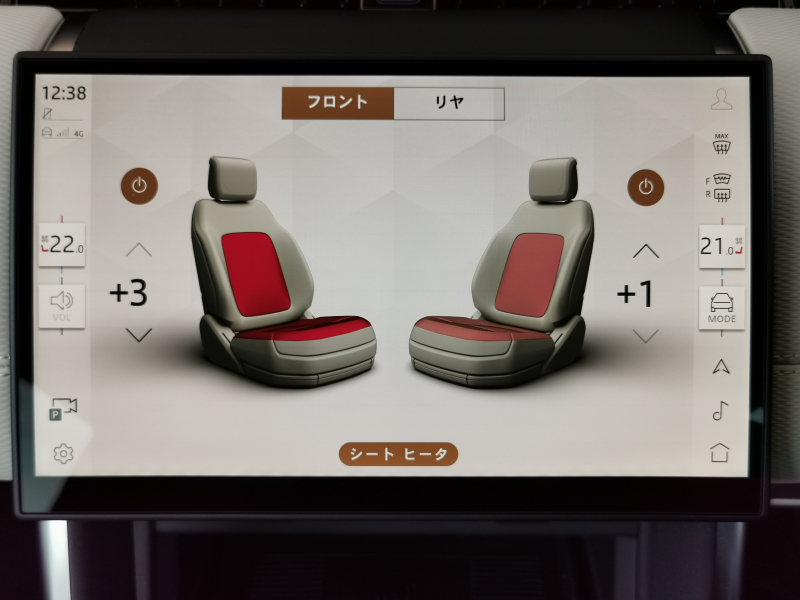Decrease heat level below the +3 value
This screenshot has height=600, width=800.
pyautogui.click(x=139, y=335)
